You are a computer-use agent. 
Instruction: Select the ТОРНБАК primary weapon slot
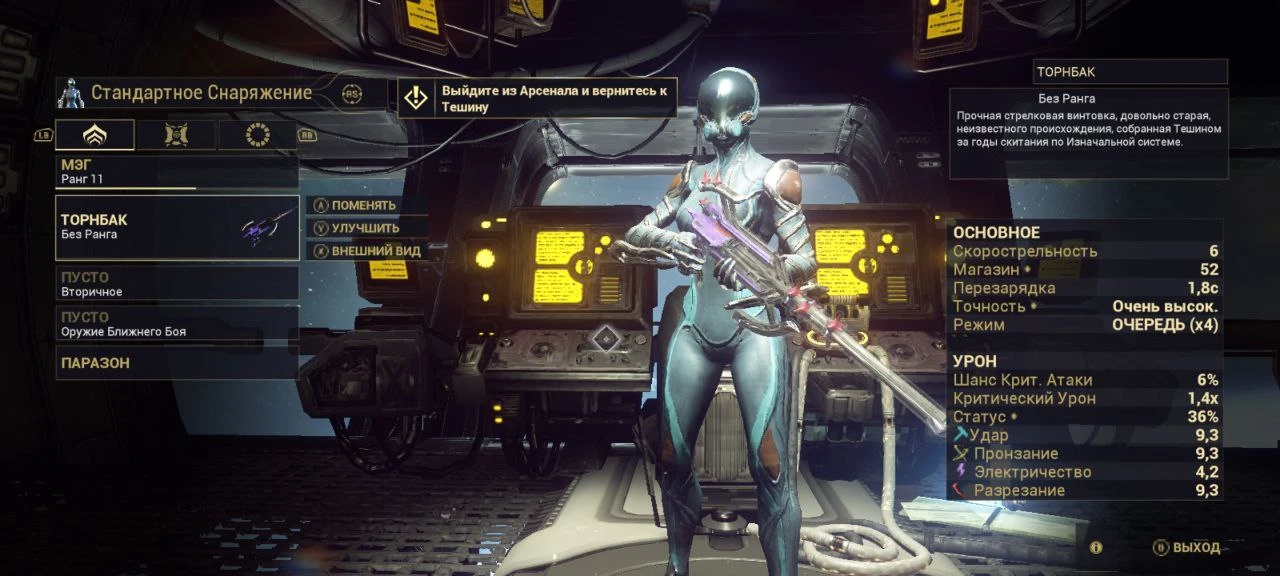point(177,227)
